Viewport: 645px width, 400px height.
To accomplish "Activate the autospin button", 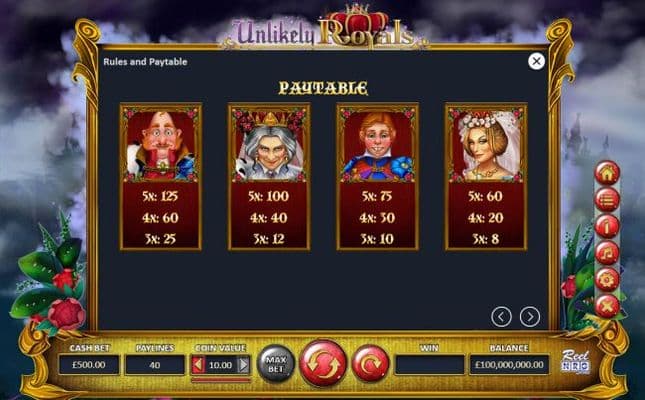I will point(370,363).
